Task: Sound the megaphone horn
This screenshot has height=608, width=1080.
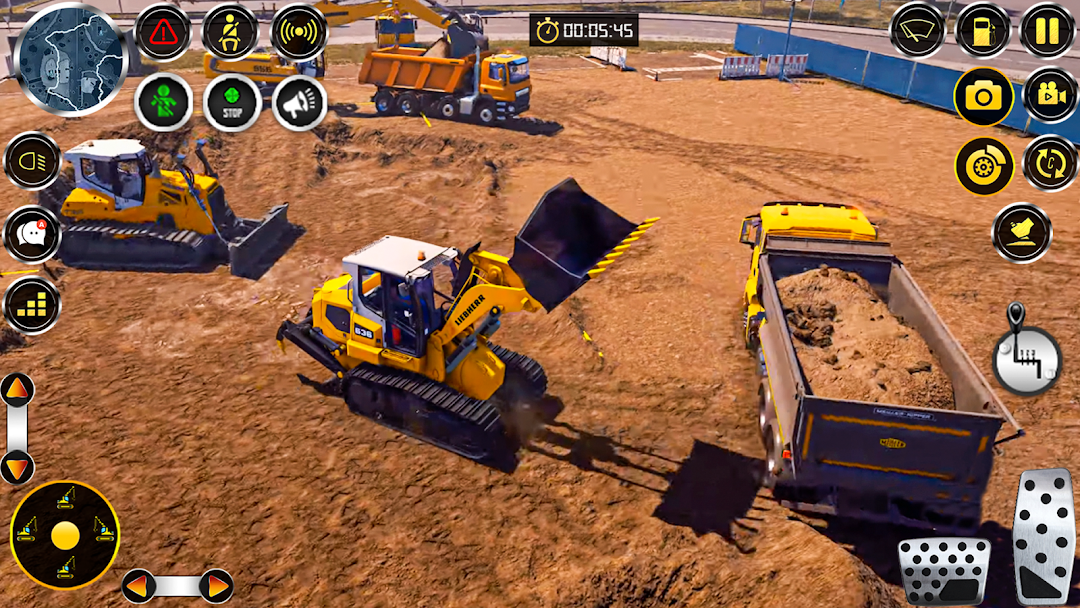Action: click(x=298, y=102)
